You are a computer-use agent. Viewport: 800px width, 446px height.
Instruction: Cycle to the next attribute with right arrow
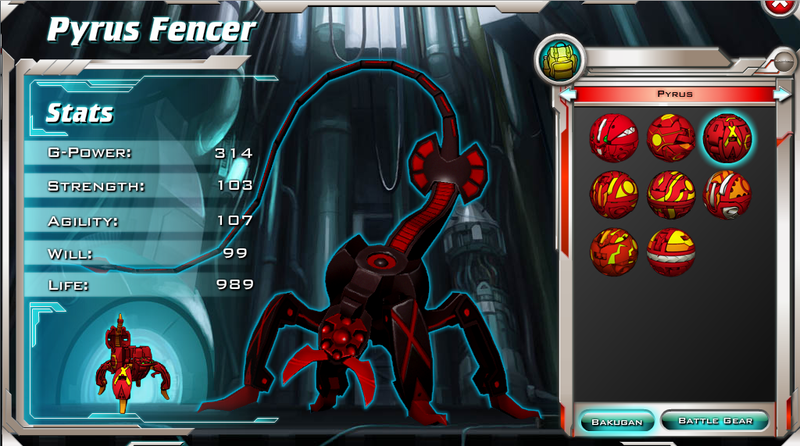(x=783, y=94)
